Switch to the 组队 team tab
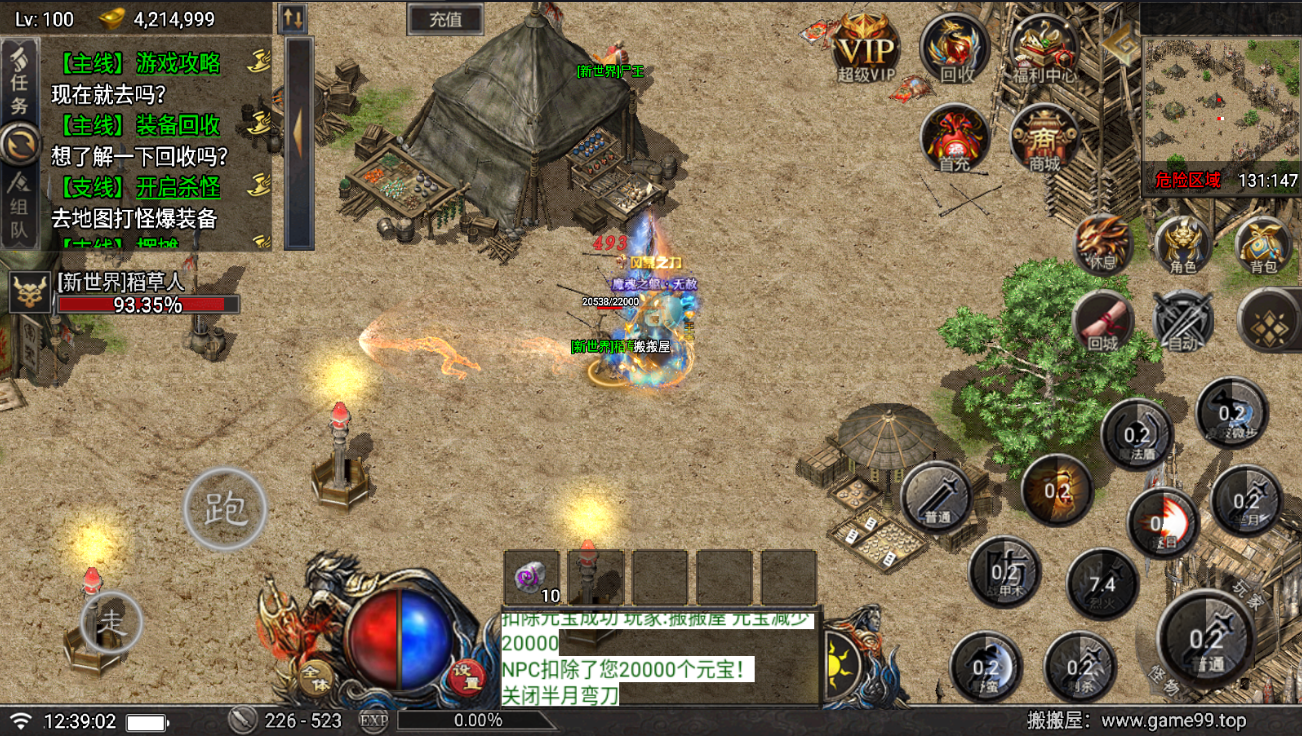Image resolution: width=1302 pixels, height=736 pixels. pyautogui.click(x=20, y=210)
